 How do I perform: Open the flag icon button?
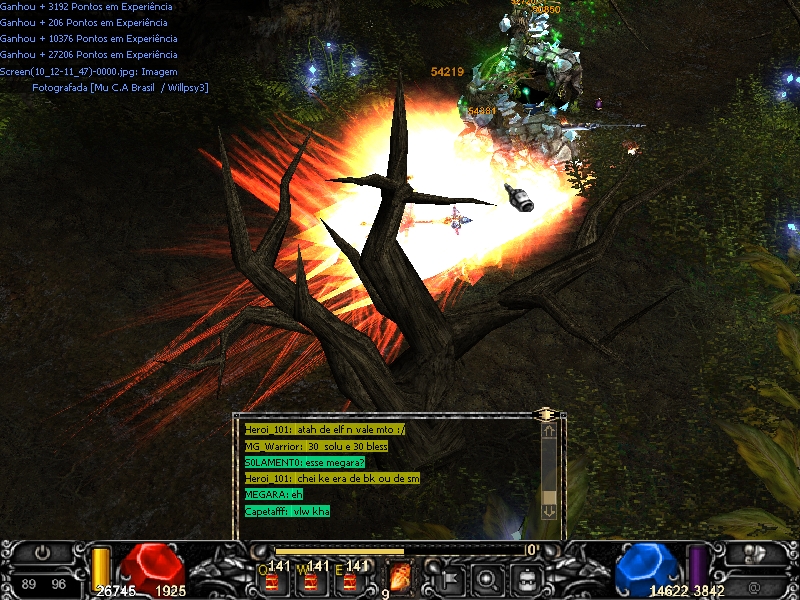click(448, 576)
